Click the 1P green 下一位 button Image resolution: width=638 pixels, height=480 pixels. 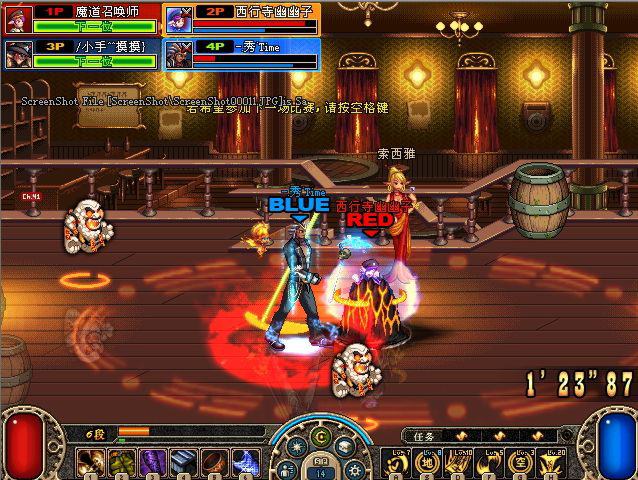pos(95,27)
